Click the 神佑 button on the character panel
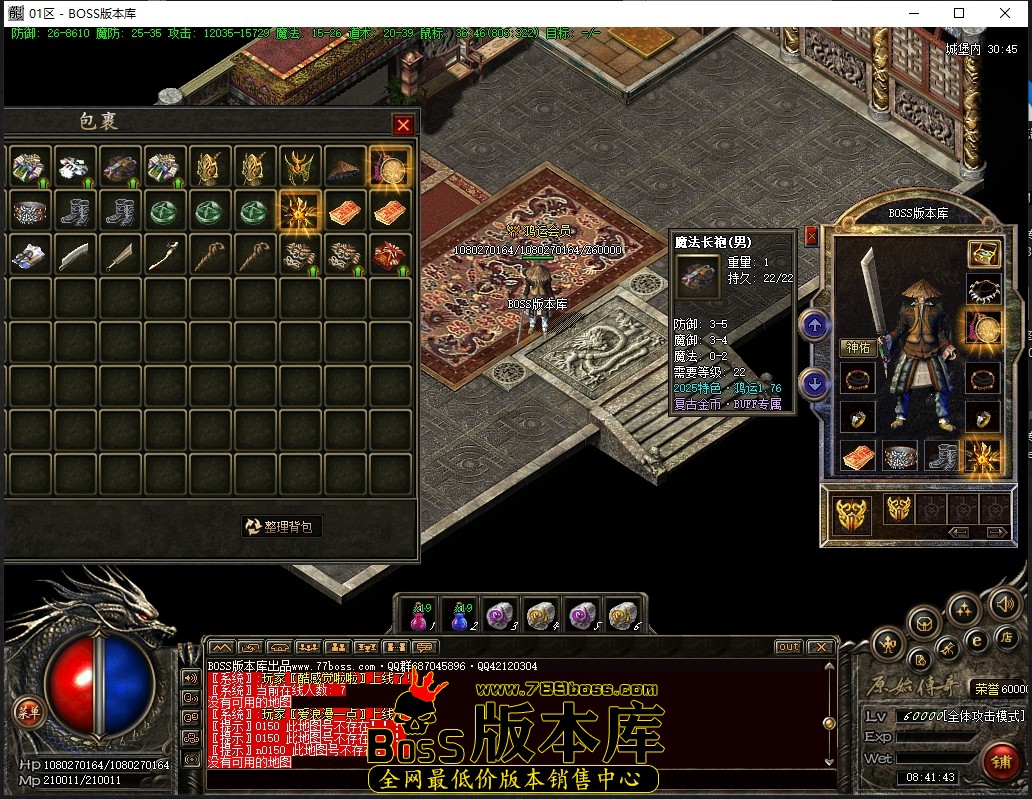 click(x=858, y=348)
